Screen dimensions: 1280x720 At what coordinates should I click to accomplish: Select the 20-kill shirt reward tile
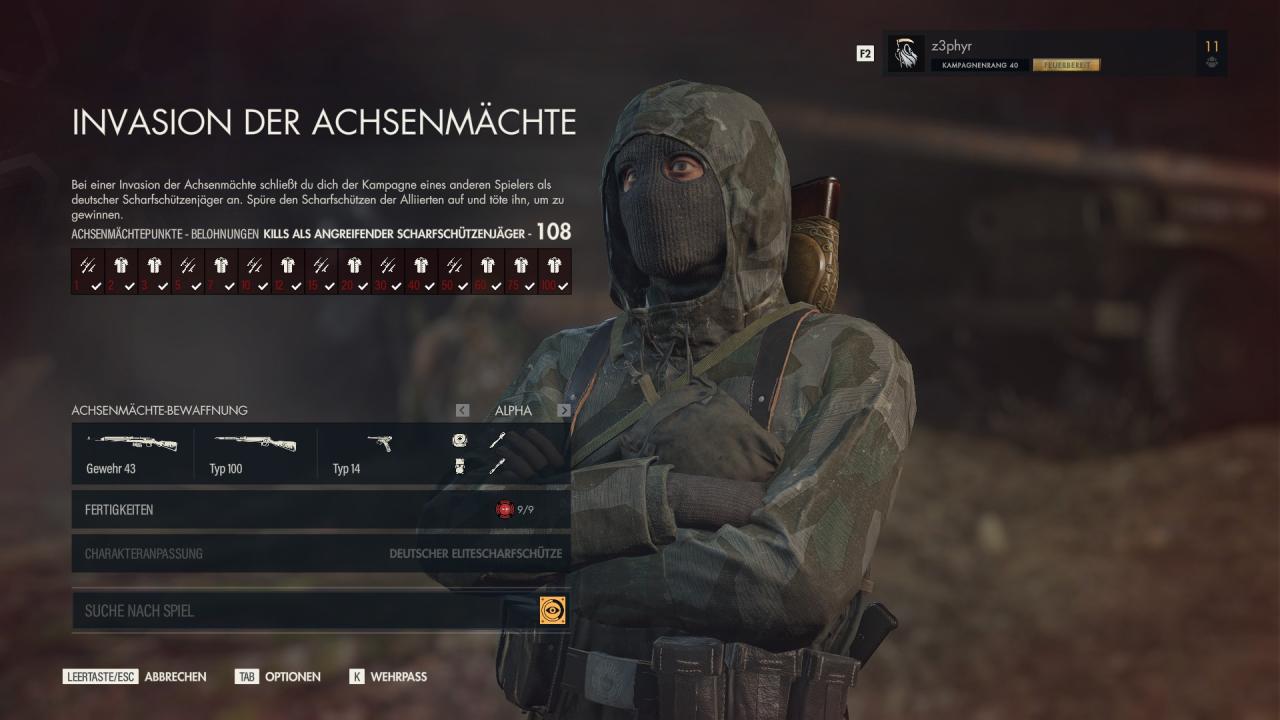355,272
